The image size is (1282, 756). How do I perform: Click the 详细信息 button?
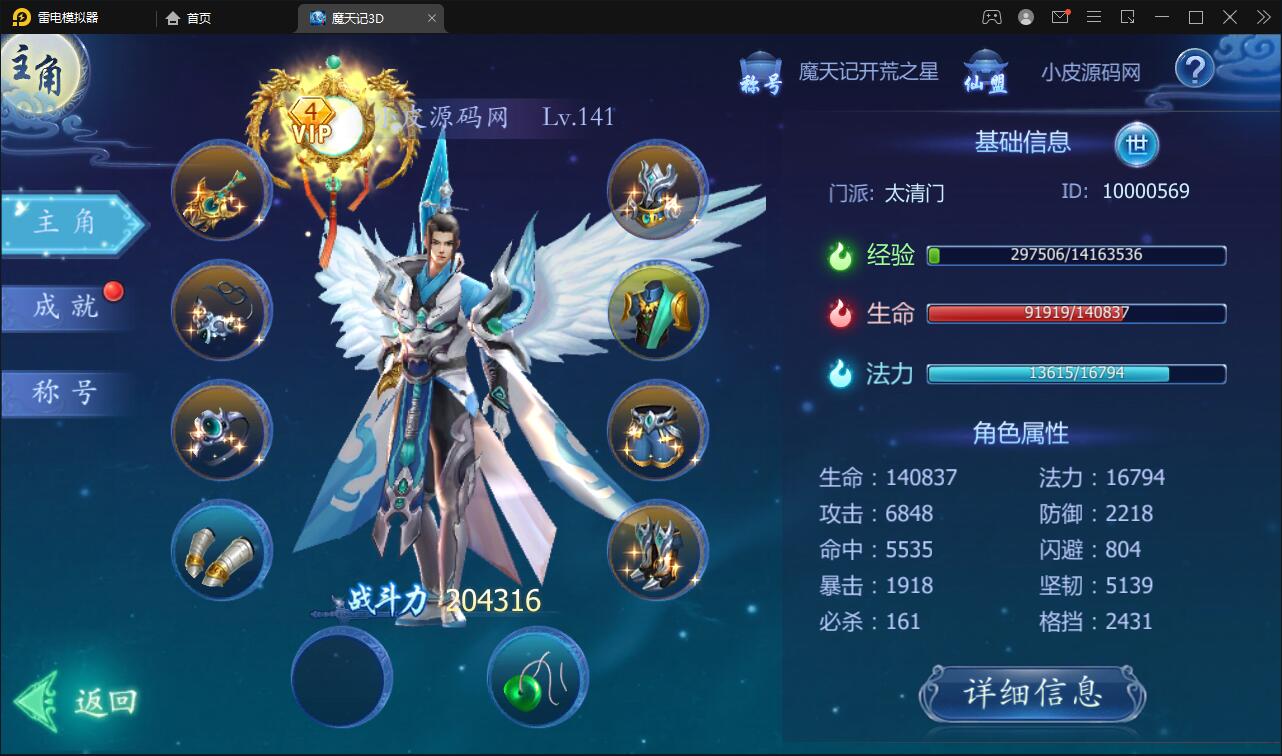(x=1033, y=694)
